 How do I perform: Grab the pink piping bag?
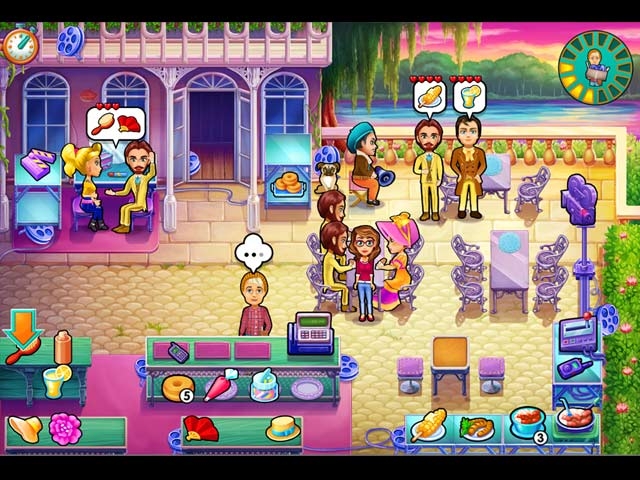pos(220,384)
